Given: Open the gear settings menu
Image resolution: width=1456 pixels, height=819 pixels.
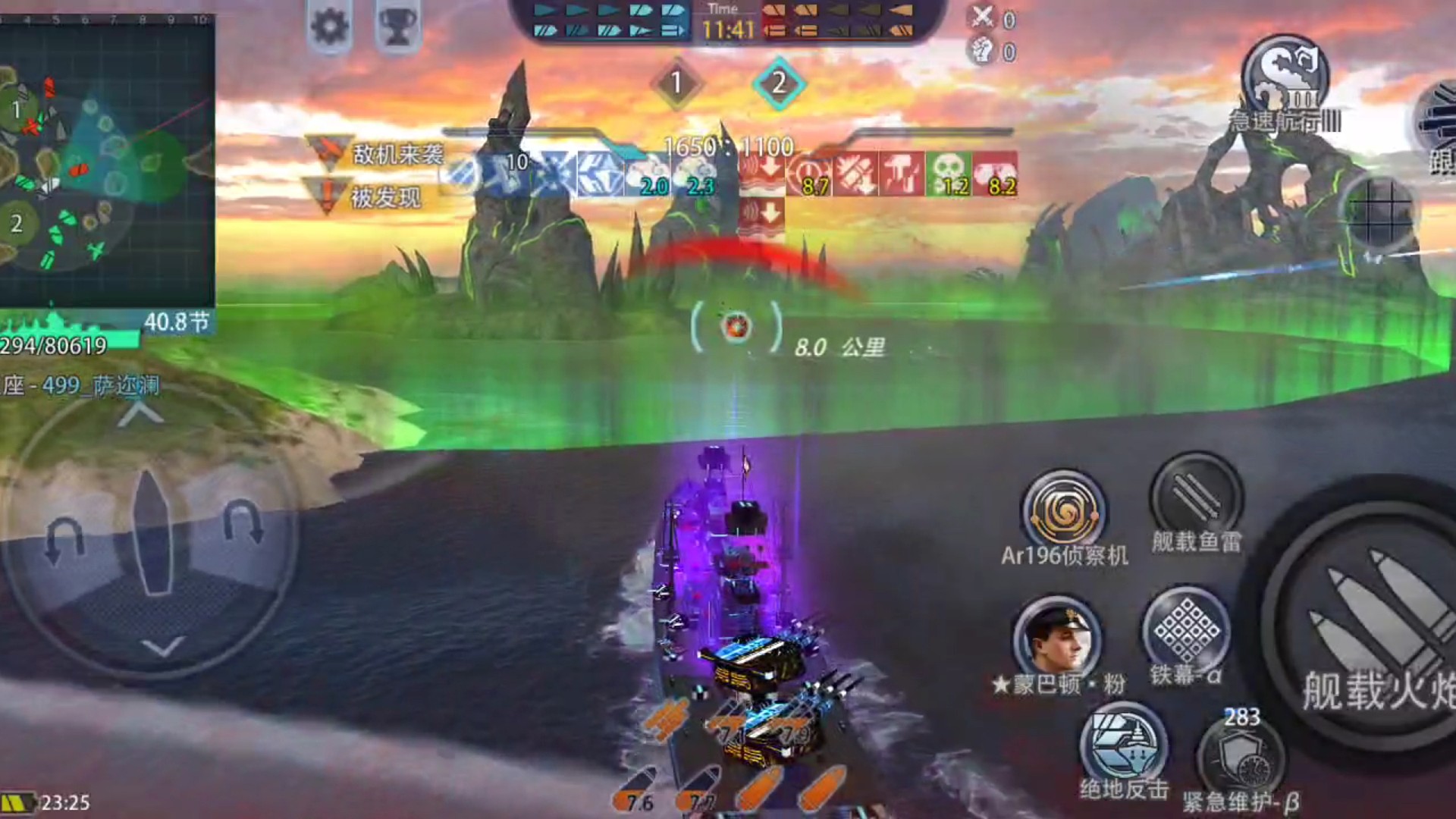Looking at the screenshot, I should tap(330, 27).
